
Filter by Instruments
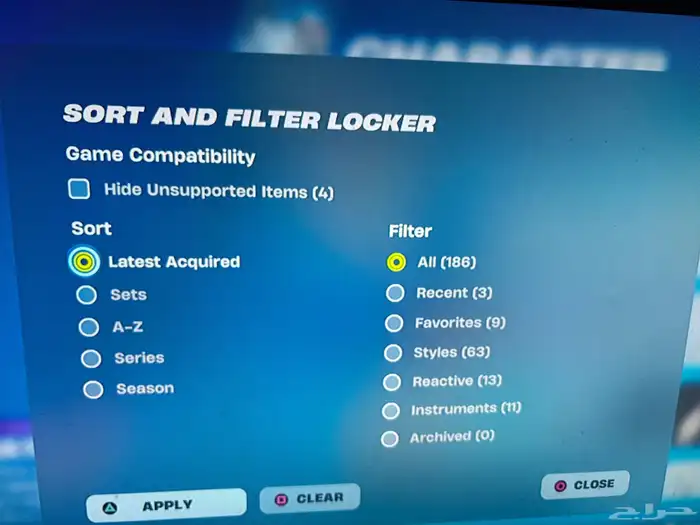pos(391,410)
